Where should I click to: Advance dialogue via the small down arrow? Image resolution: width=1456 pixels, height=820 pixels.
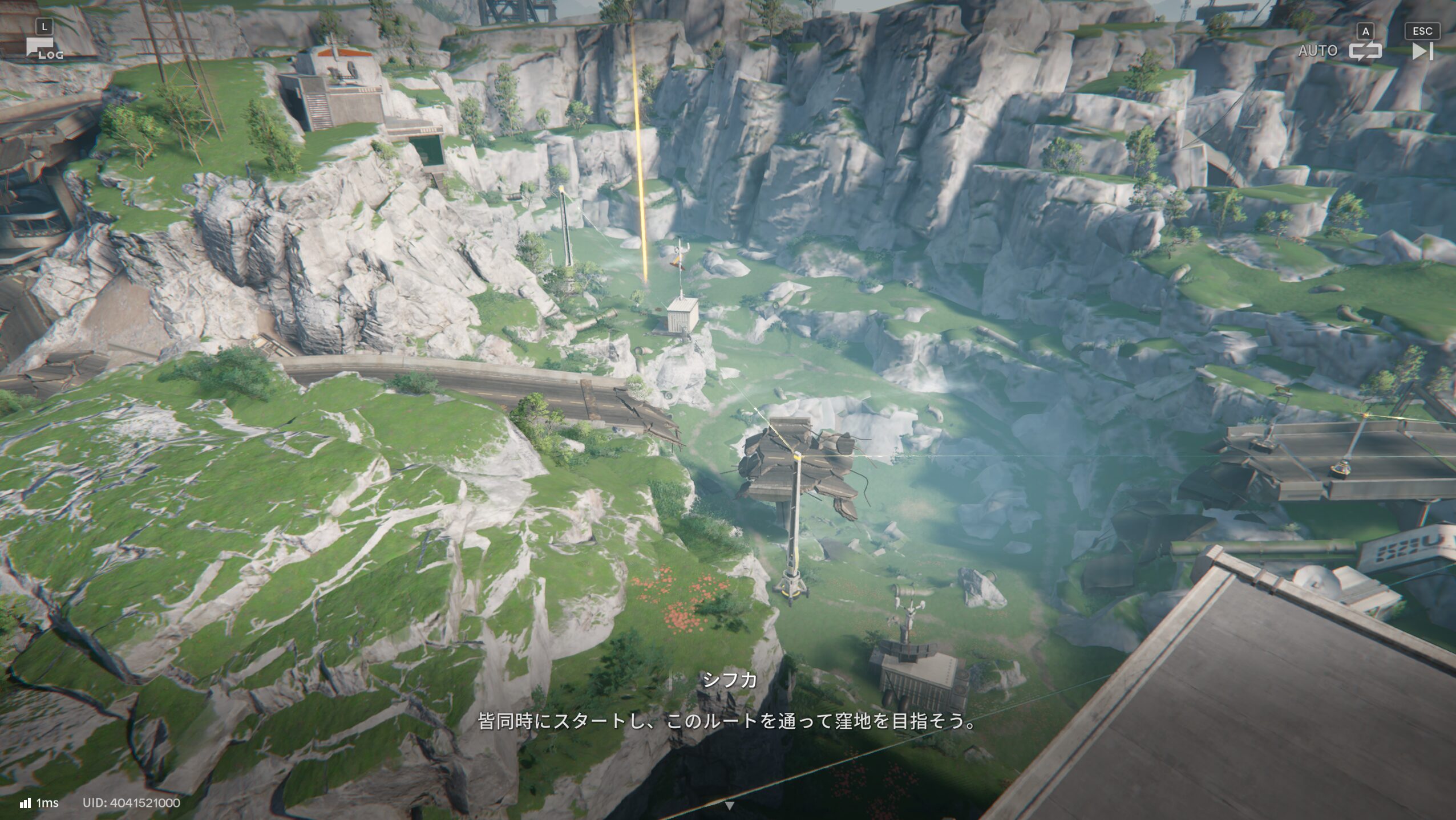click(x=729, y=806)
